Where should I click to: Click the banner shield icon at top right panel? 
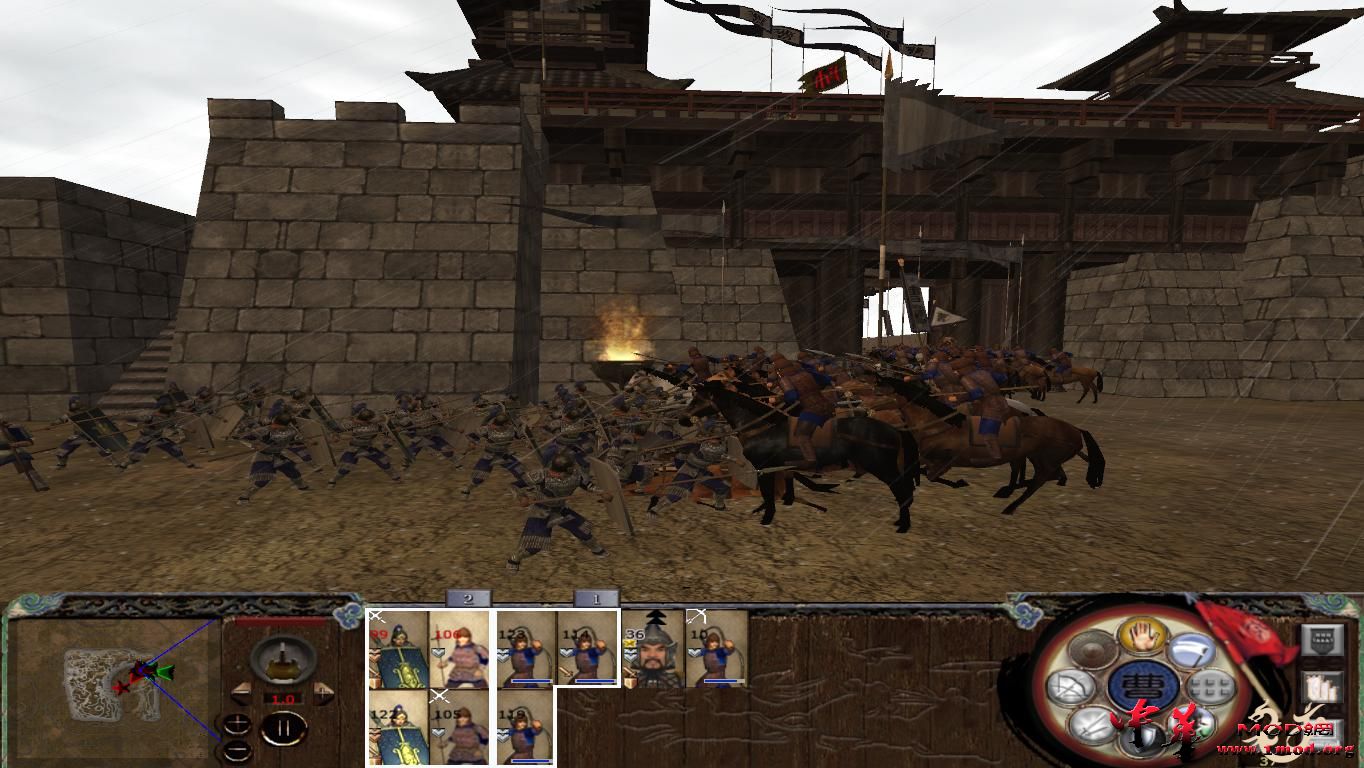tap(1324, 640)
